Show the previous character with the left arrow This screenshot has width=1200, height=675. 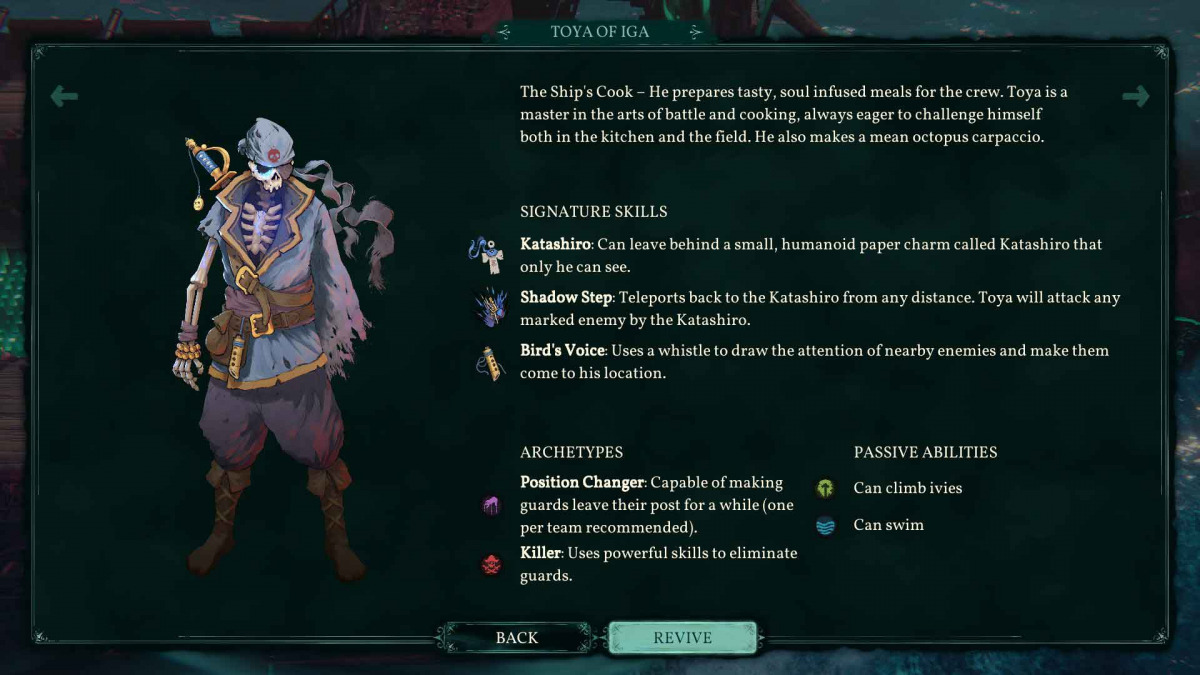point(64,96)
